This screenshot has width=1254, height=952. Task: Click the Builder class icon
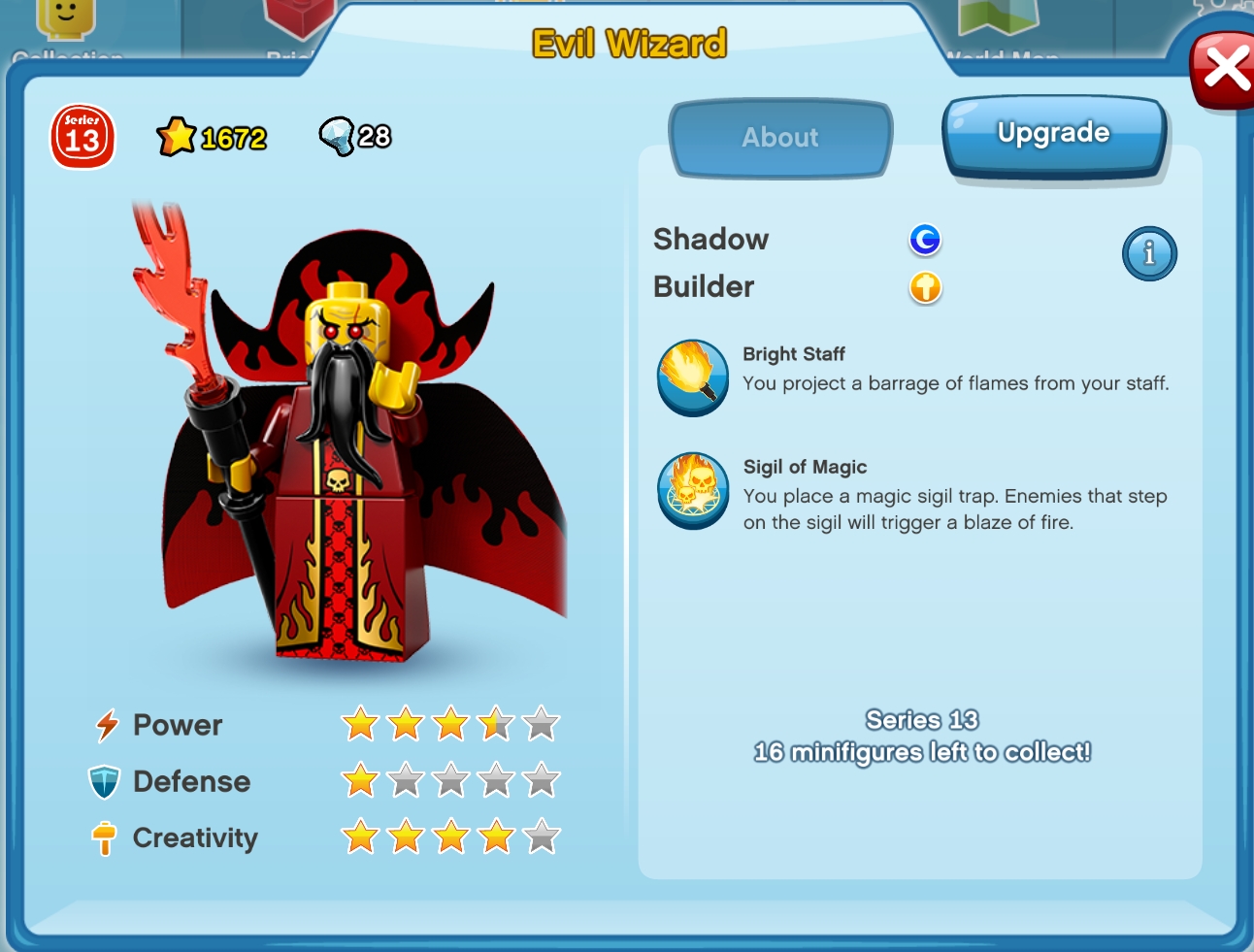pos(925,288)
